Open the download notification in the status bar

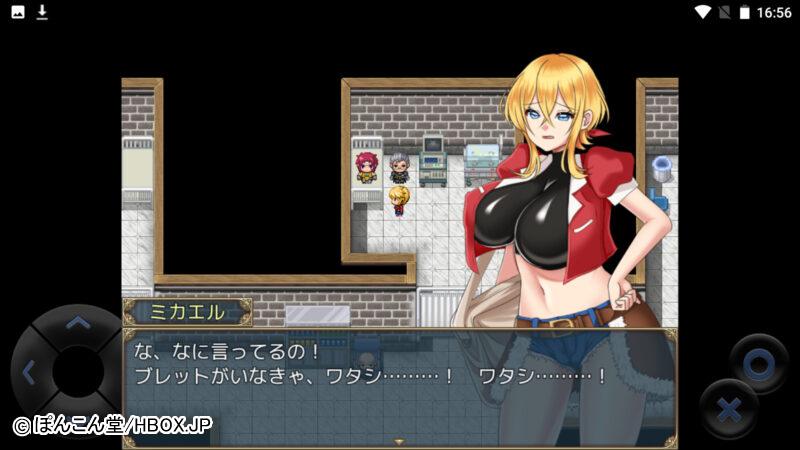pos(42,12)
